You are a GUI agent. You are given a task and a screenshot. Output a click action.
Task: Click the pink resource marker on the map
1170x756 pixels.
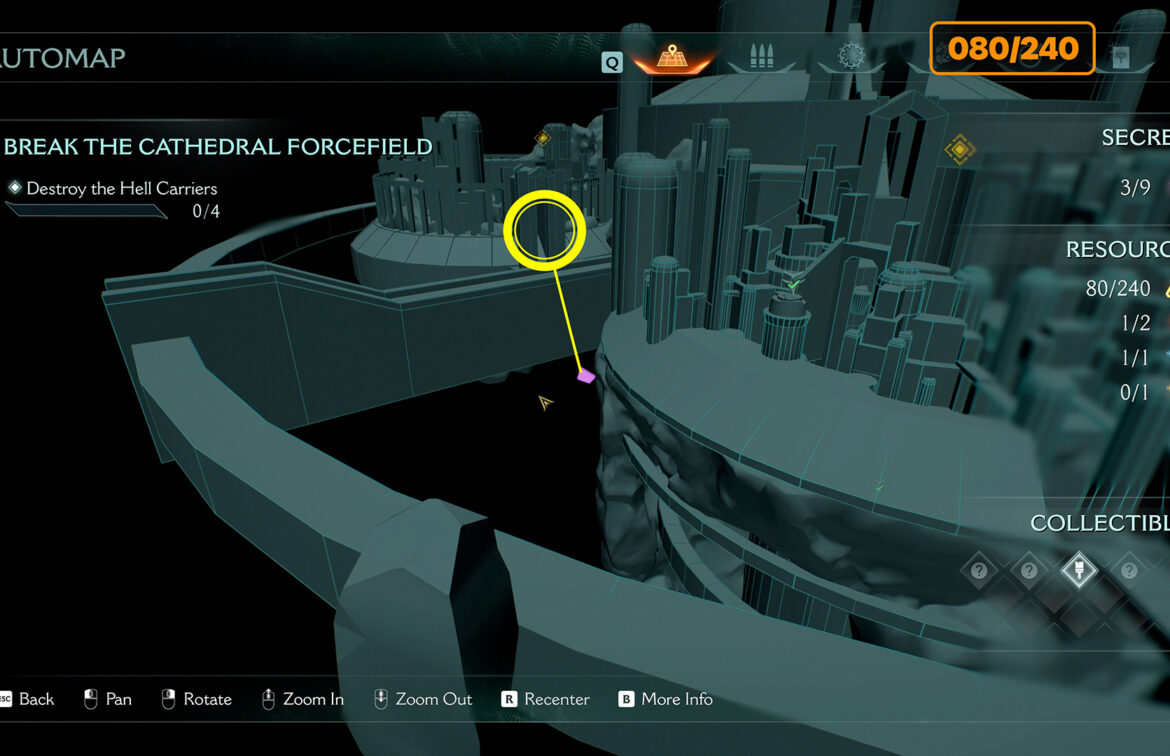586,376
